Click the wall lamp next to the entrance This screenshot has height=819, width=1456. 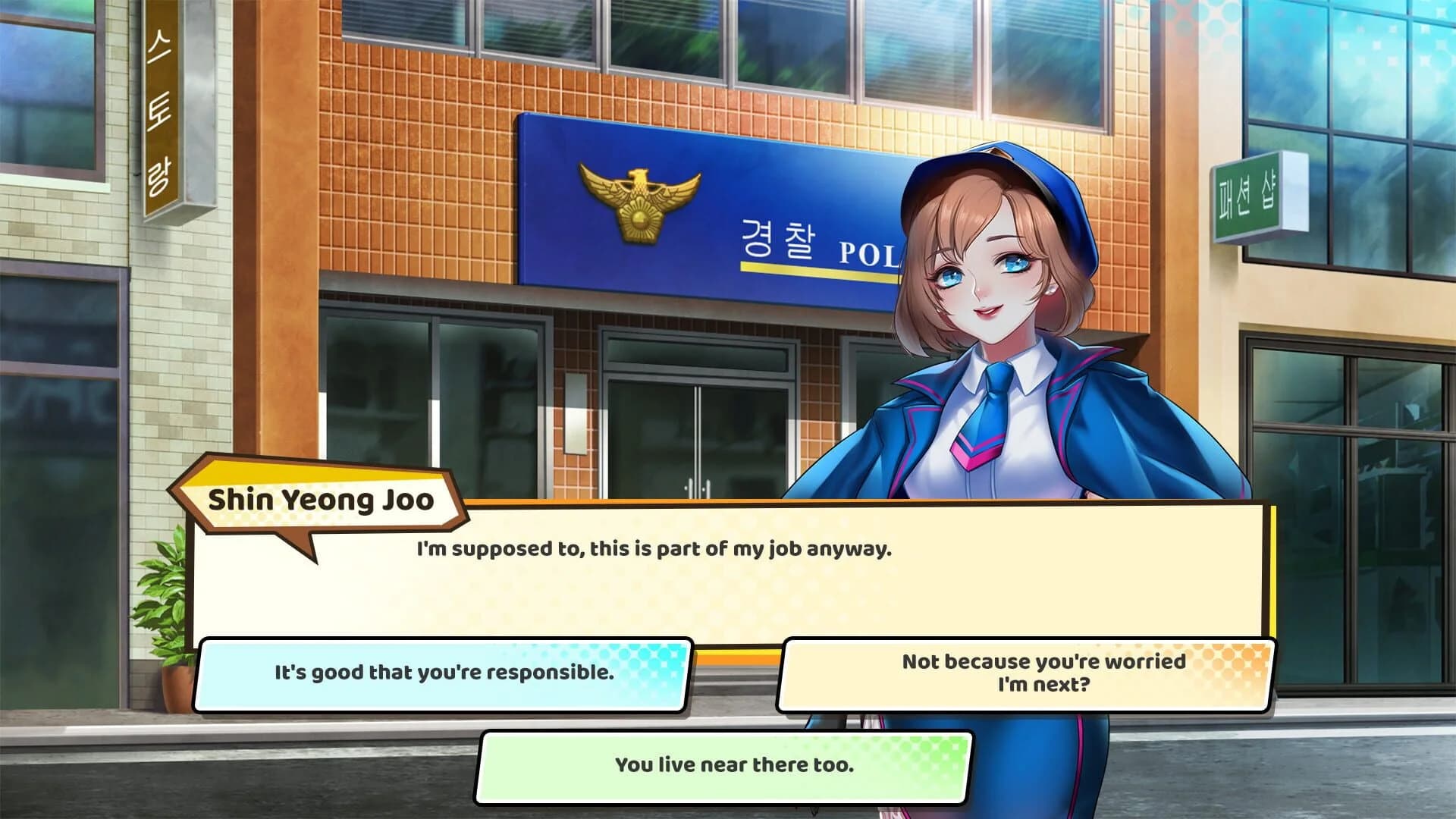pyautogui.click(x=574, y=413)
